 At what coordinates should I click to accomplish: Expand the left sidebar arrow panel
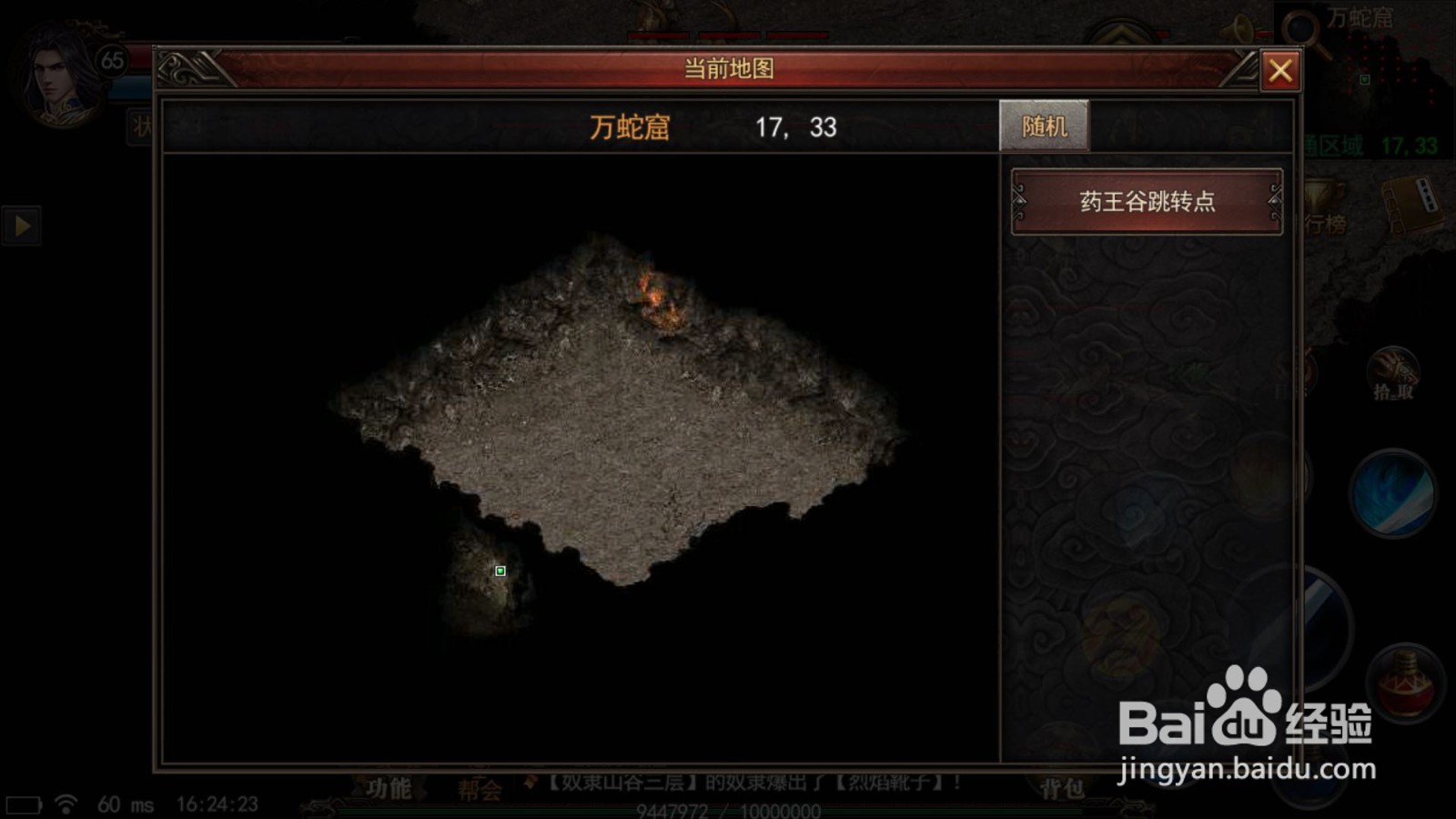point(23,226)
